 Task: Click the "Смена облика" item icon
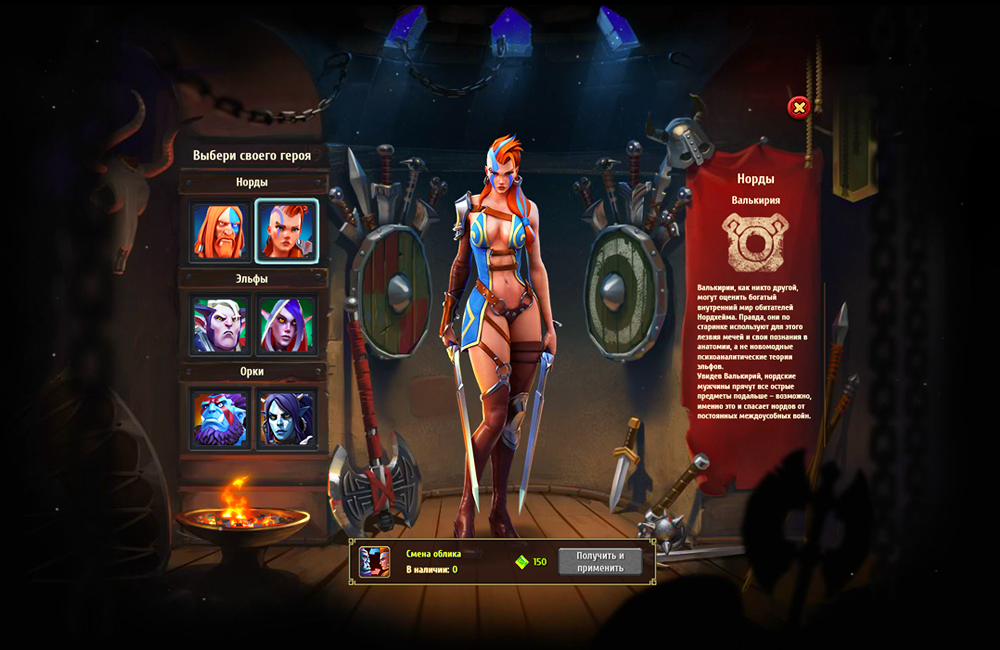(375, 562)
